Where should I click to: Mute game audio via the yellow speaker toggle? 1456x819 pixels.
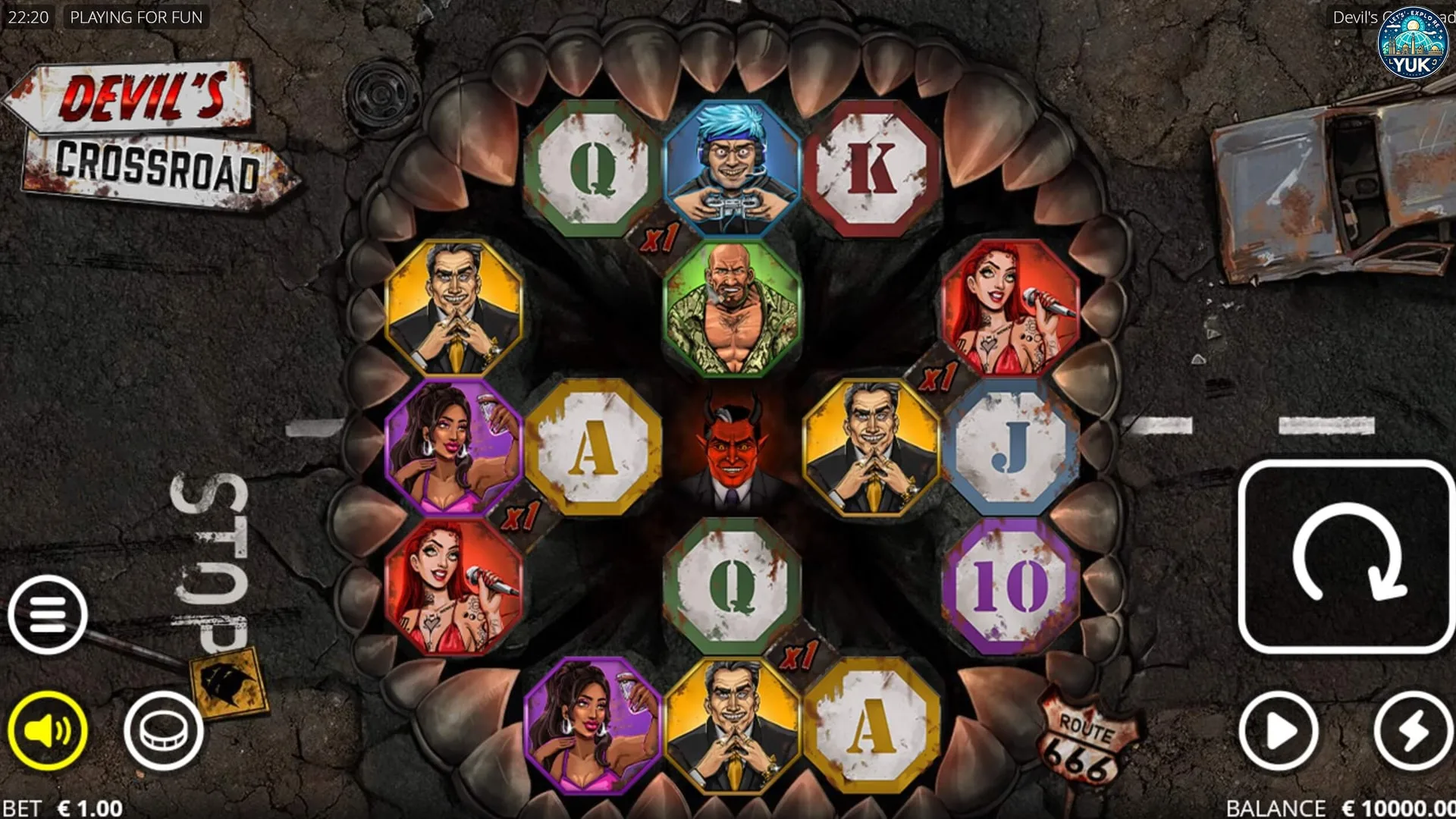tap(47, 729)
